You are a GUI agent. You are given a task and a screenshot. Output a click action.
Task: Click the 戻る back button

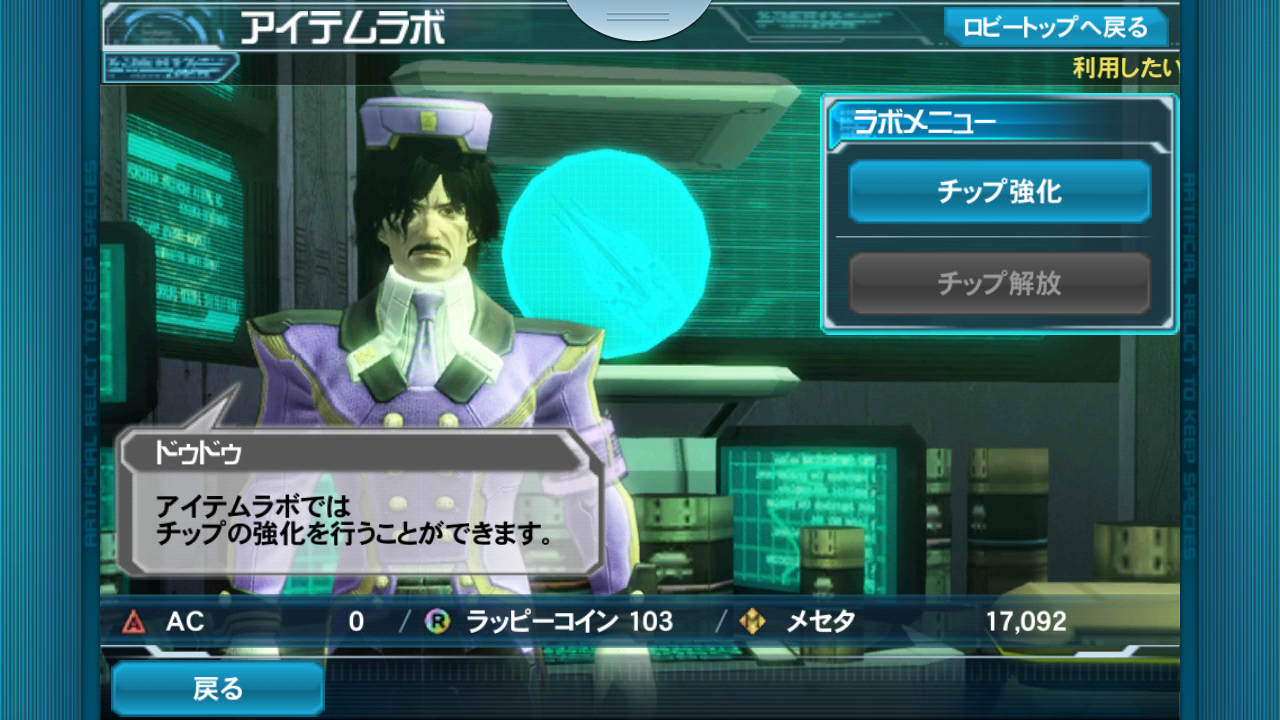[218, 689]
